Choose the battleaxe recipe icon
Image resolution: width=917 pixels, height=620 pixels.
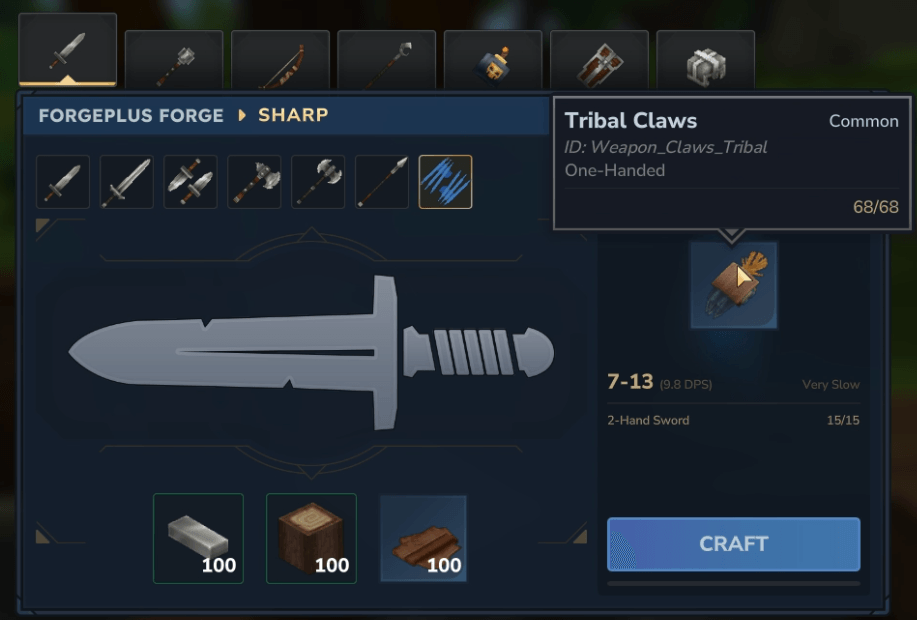[318, 182]
